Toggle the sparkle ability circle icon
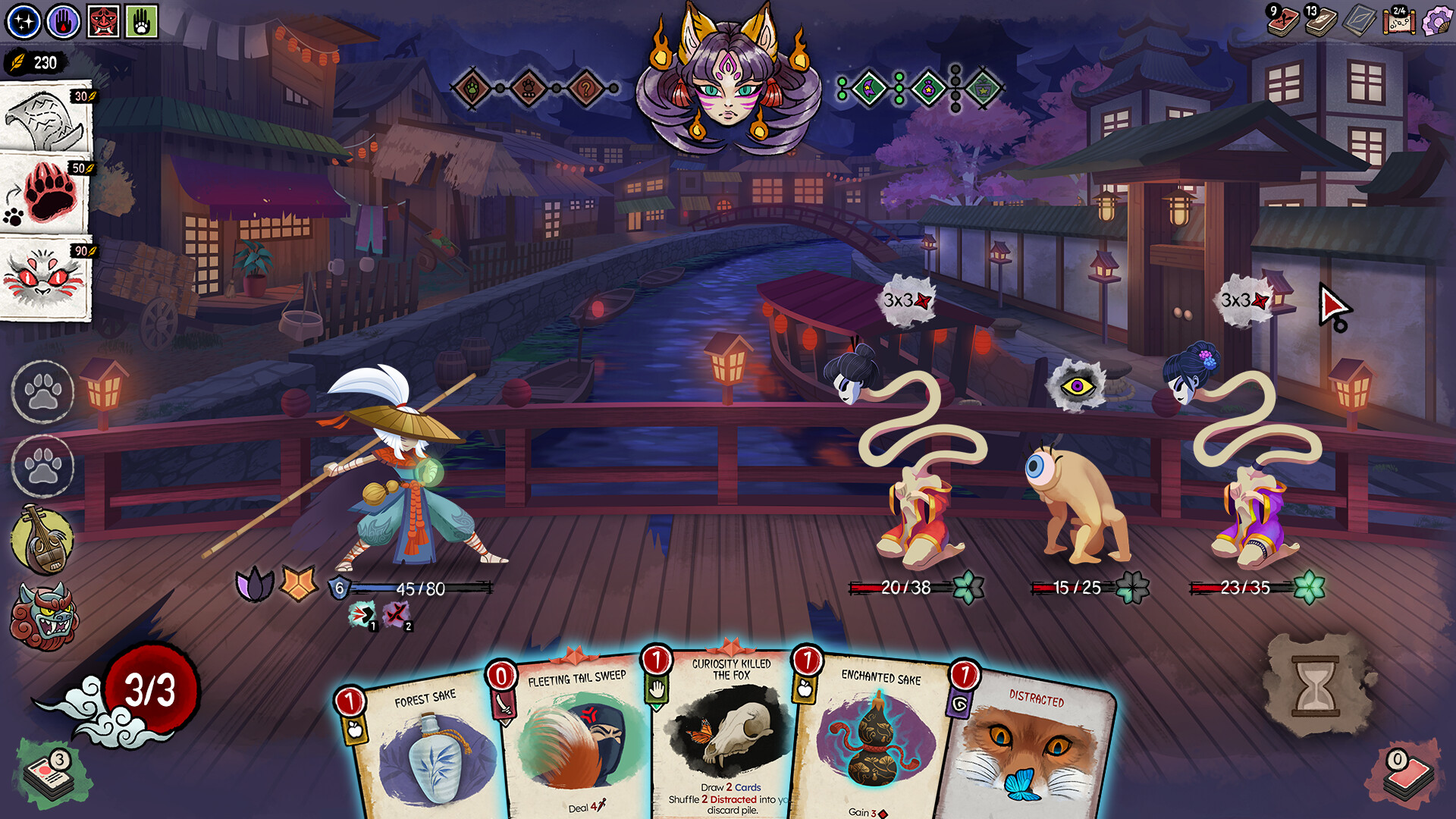The width and height of the screenshot is (1456, 819). tap(23, 20)
